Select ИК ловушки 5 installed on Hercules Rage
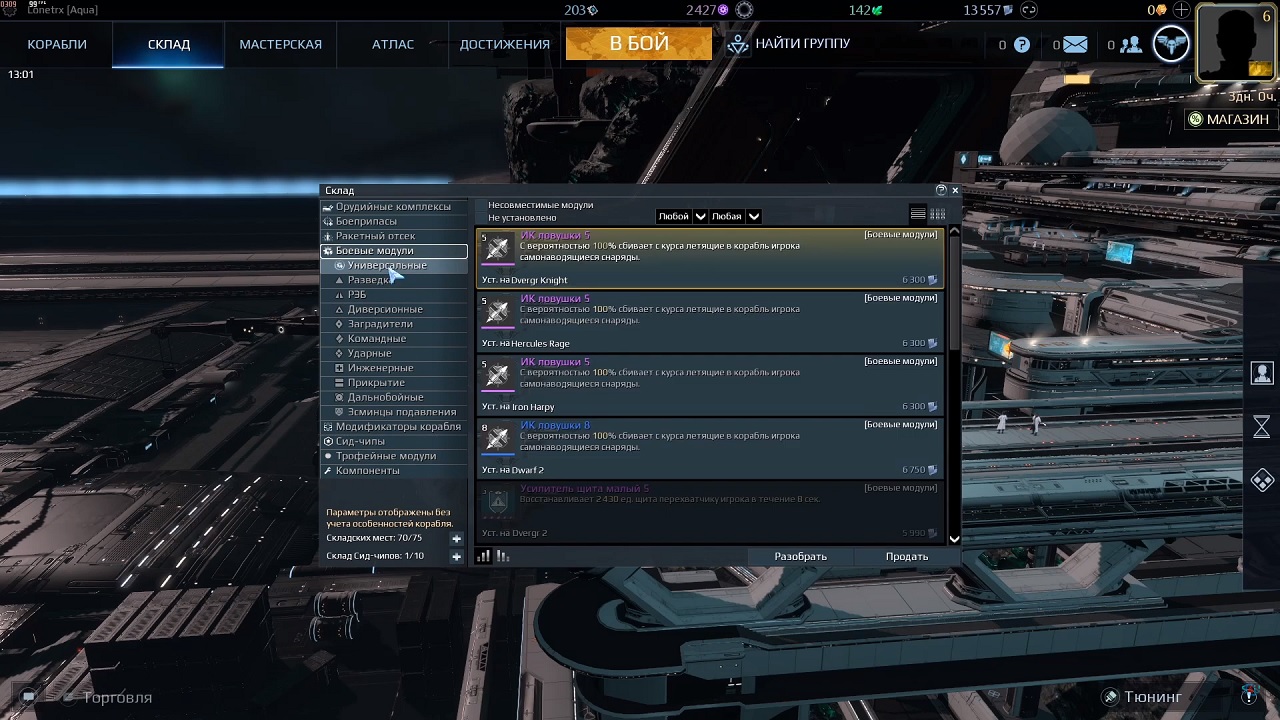Screen dimensions: 1280x720 point(709,322)
